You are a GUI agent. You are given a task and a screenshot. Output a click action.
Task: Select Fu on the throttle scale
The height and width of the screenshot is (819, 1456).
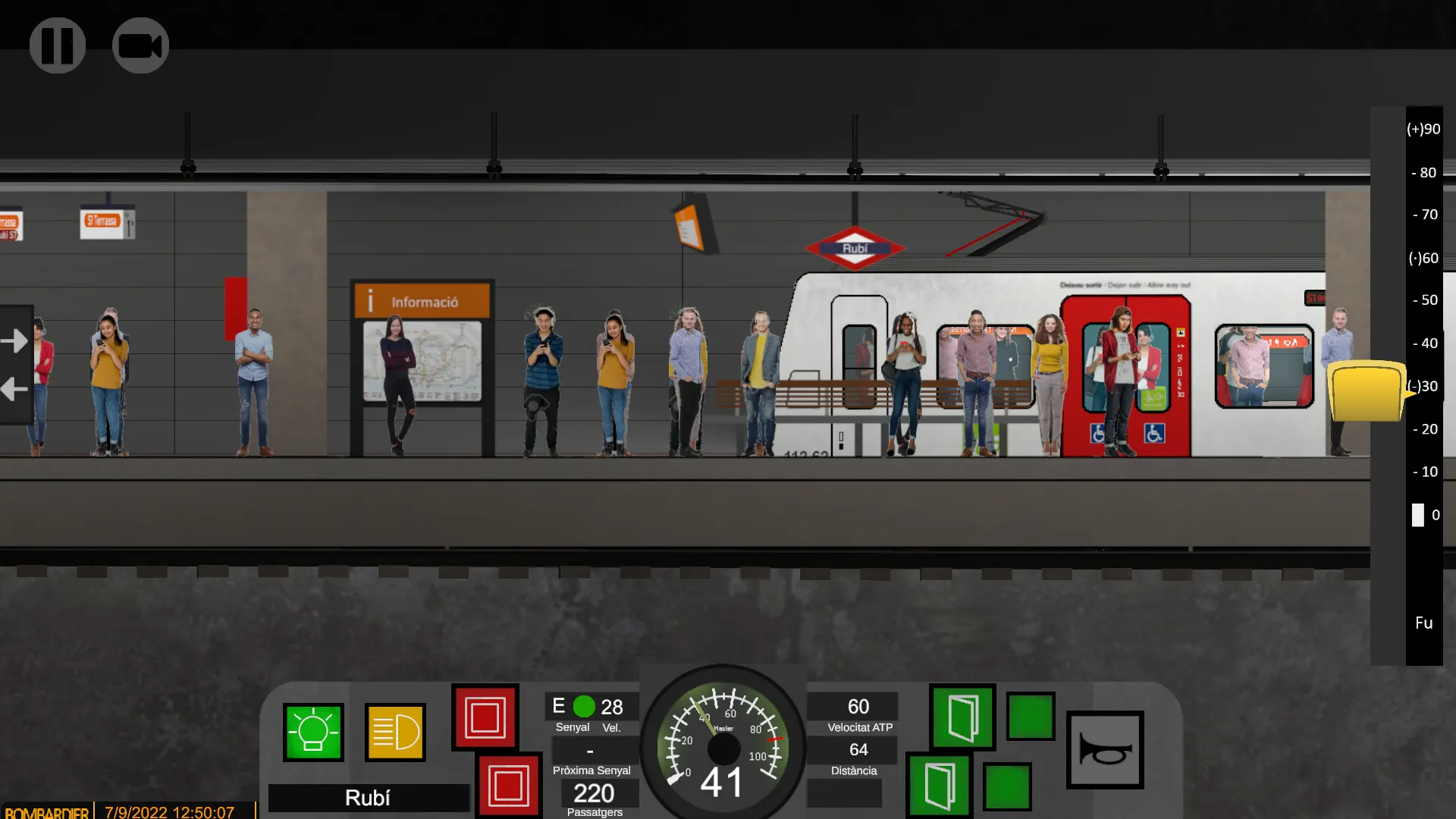pos(1423,623)
